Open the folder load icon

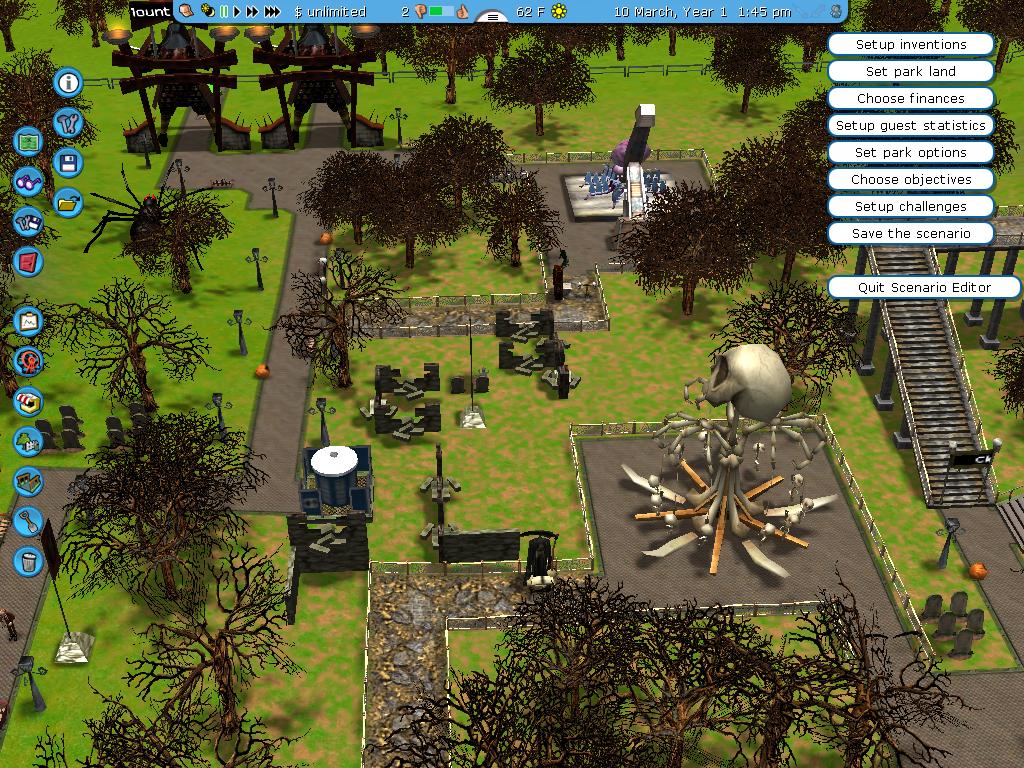point(68,202)
